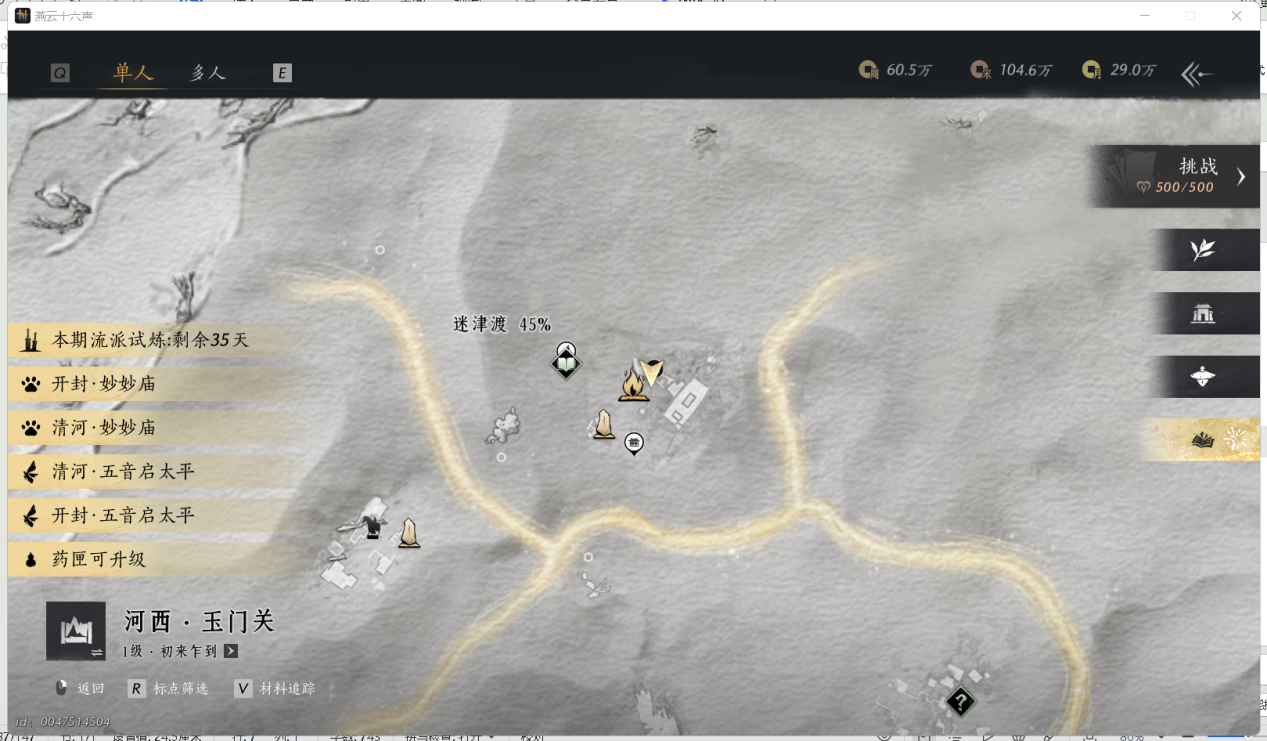Switch to the 多人 tab
The width and height of the screenshot is (1267, 741).
click(x=208, y=73)
